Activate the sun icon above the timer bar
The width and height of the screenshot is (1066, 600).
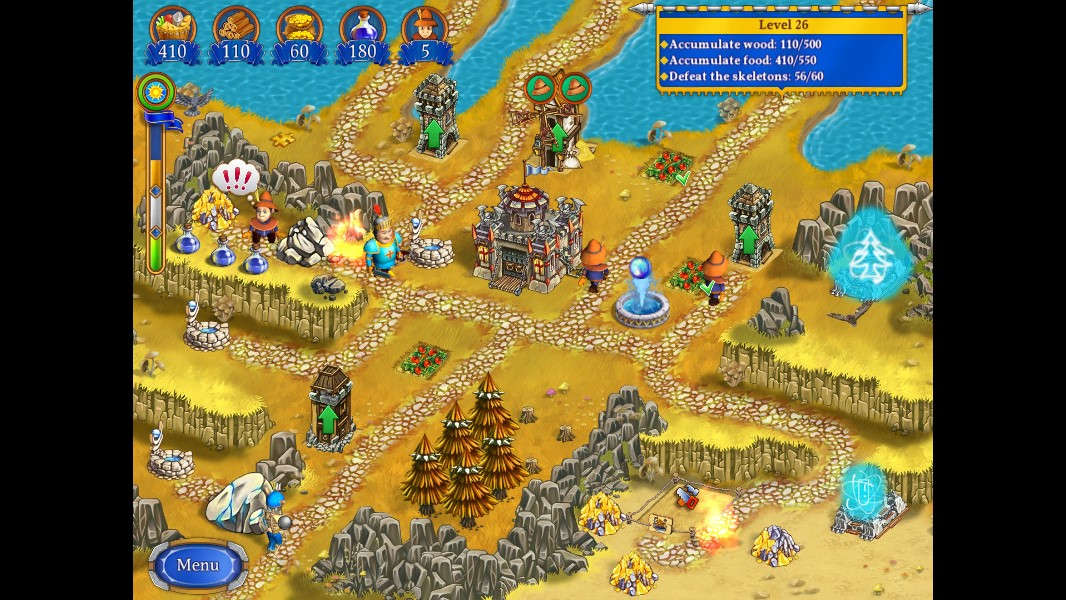click(x=155, y=93)
